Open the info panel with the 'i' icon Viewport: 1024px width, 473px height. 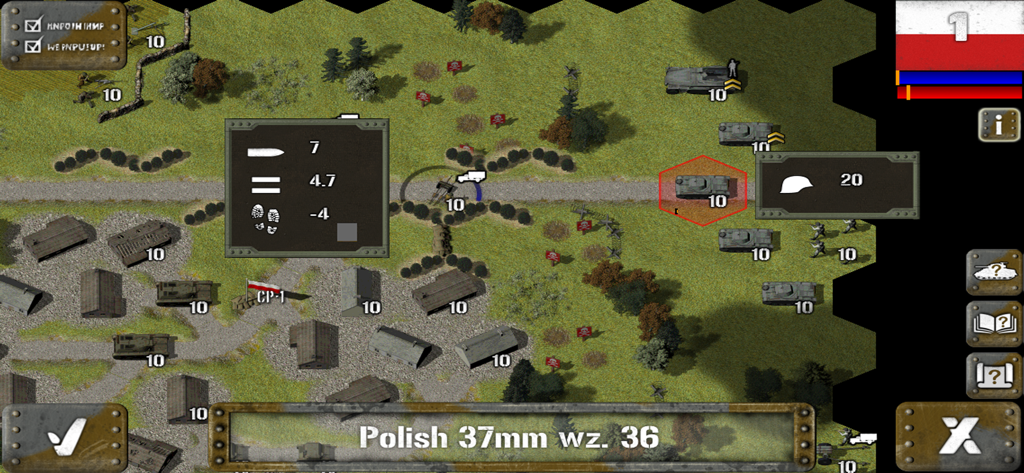(x=998, y=125)
